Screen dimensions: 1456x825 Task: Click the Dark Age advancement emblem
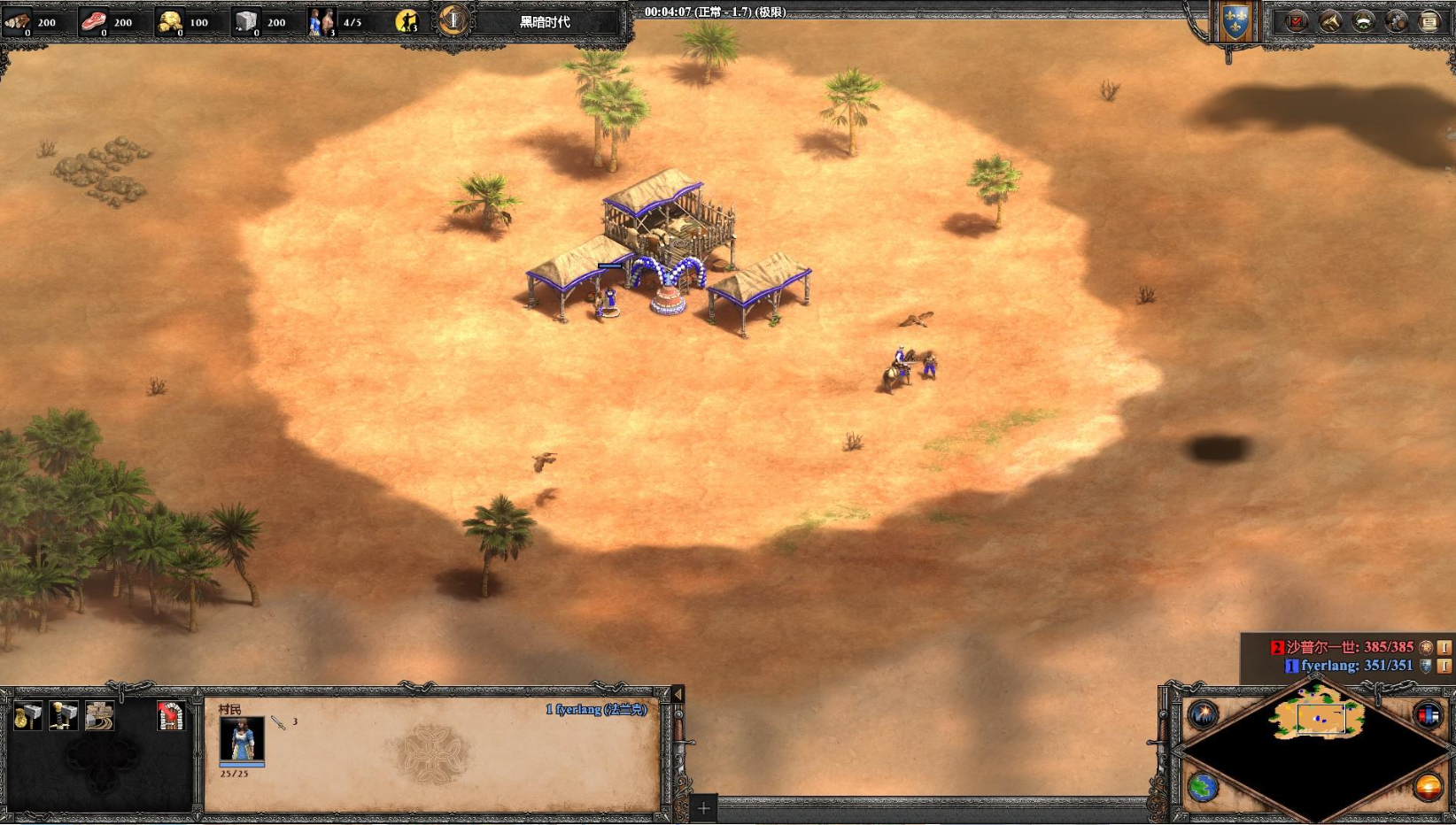coord(453,20)
